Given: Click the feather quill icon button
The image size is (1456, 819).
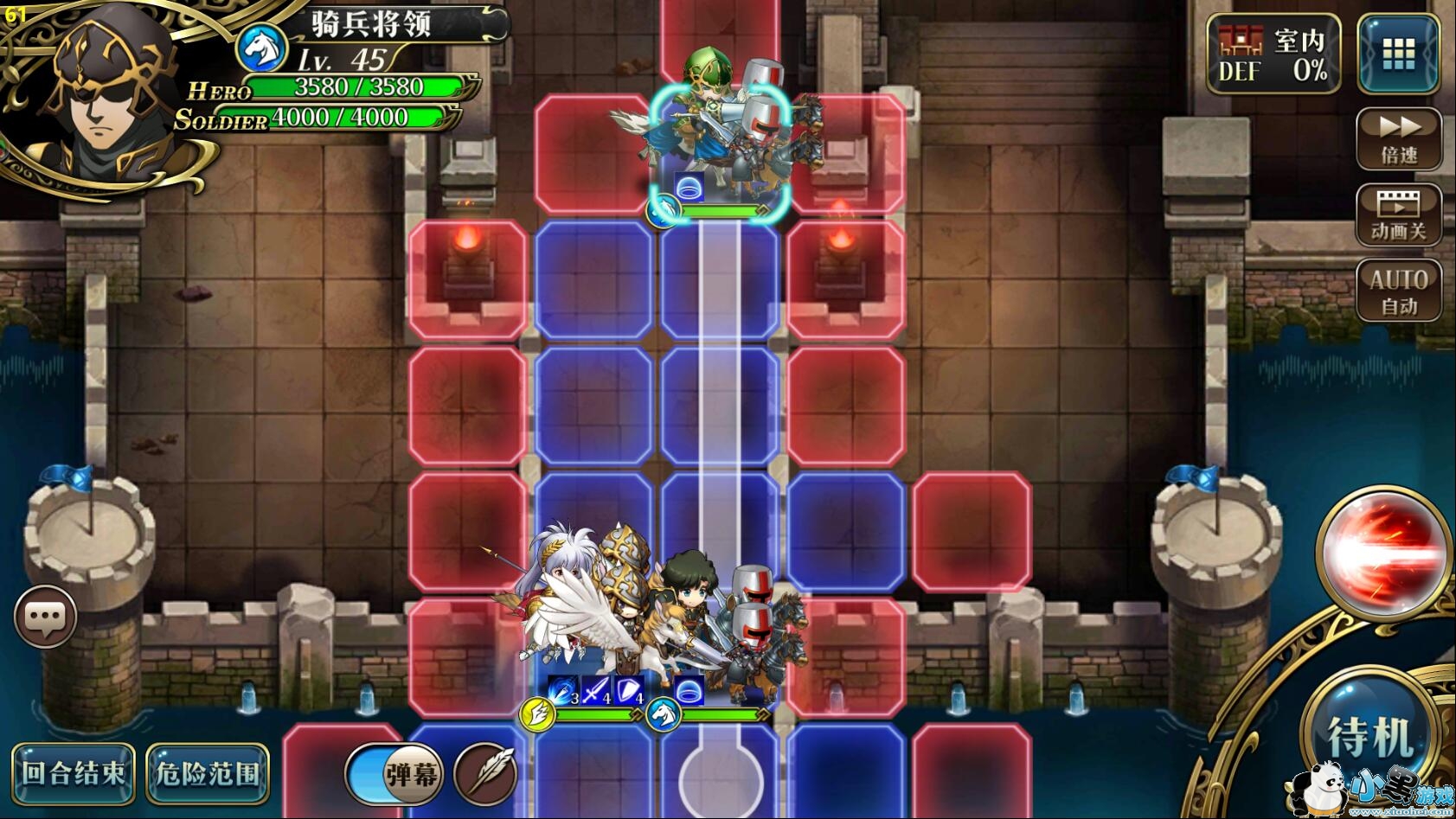Looking at the screenshot, I should click(x=485, y=773).
